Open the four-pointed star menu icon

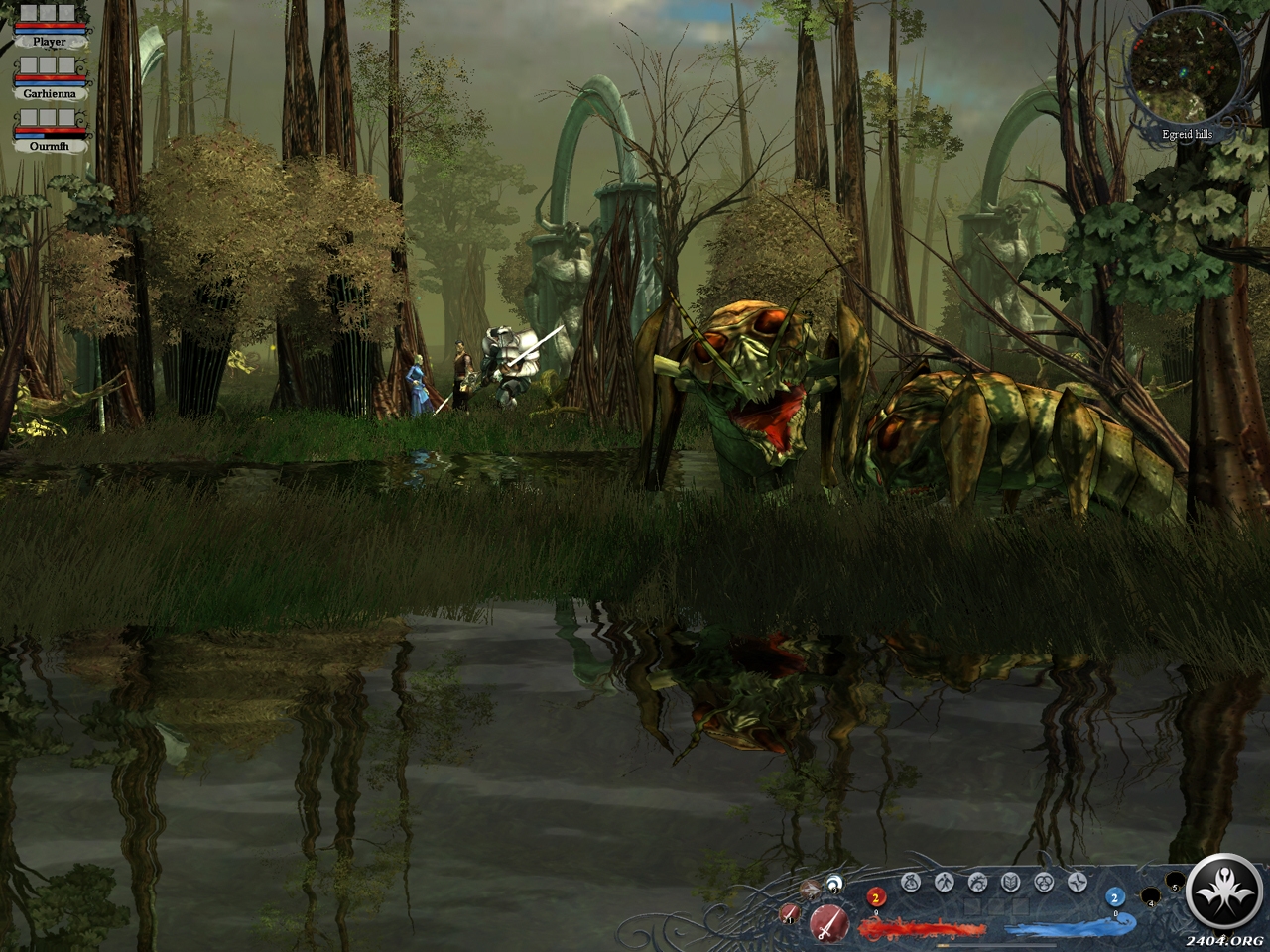tap(1077, 882)
